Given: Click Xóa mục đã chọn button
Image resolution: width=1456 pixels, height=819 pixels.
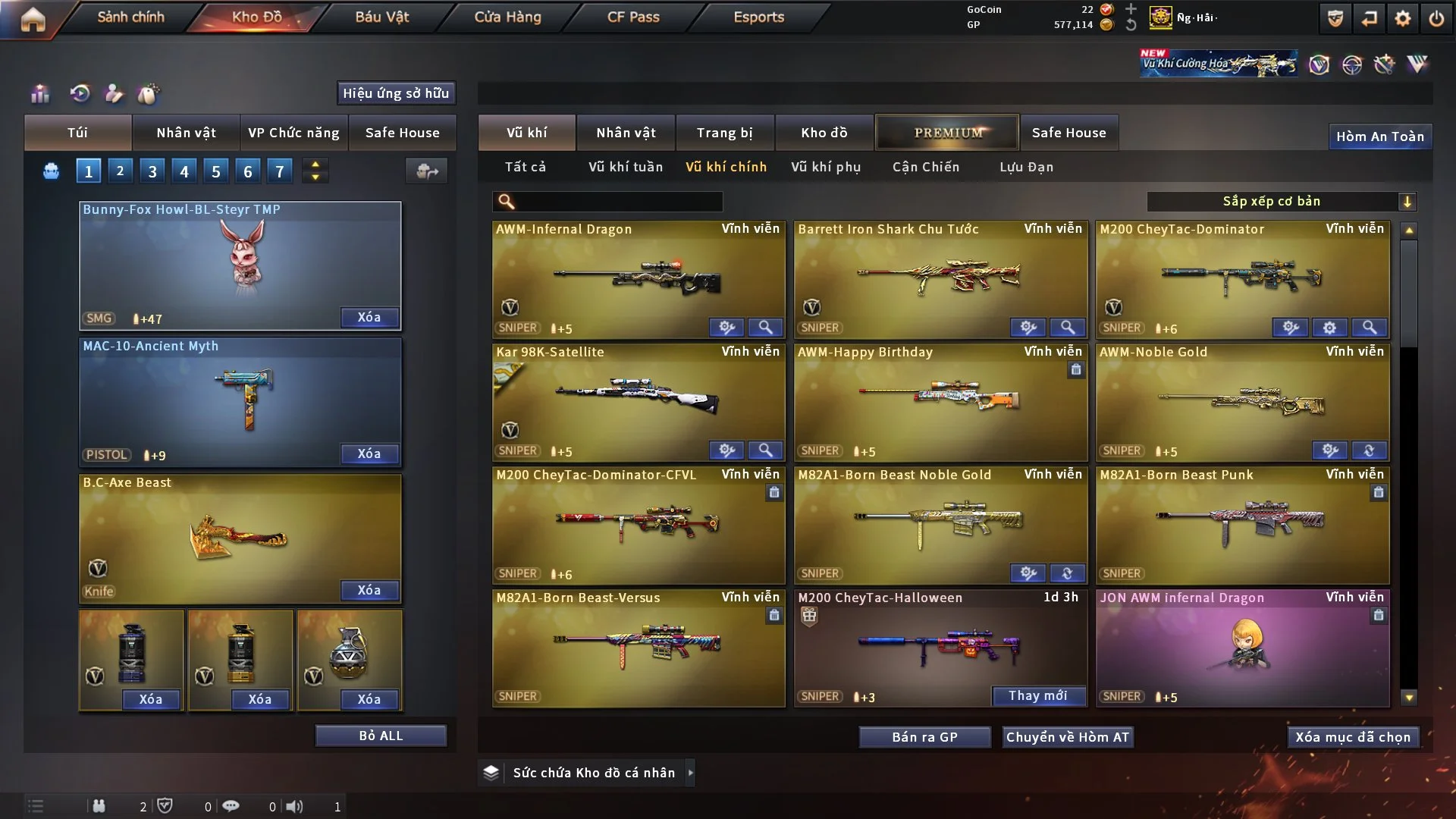Looking at the screenshot, I should point(1353,737).
